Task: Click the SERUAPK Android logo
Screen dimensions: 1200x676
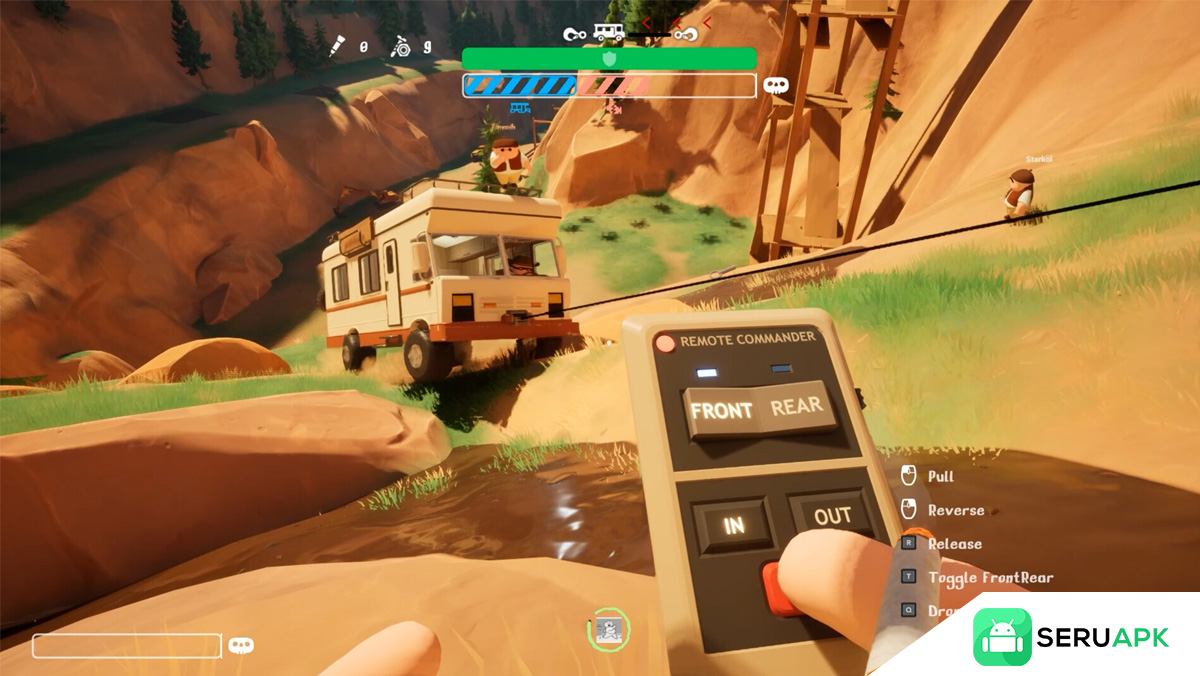Action: [1002, 637]
